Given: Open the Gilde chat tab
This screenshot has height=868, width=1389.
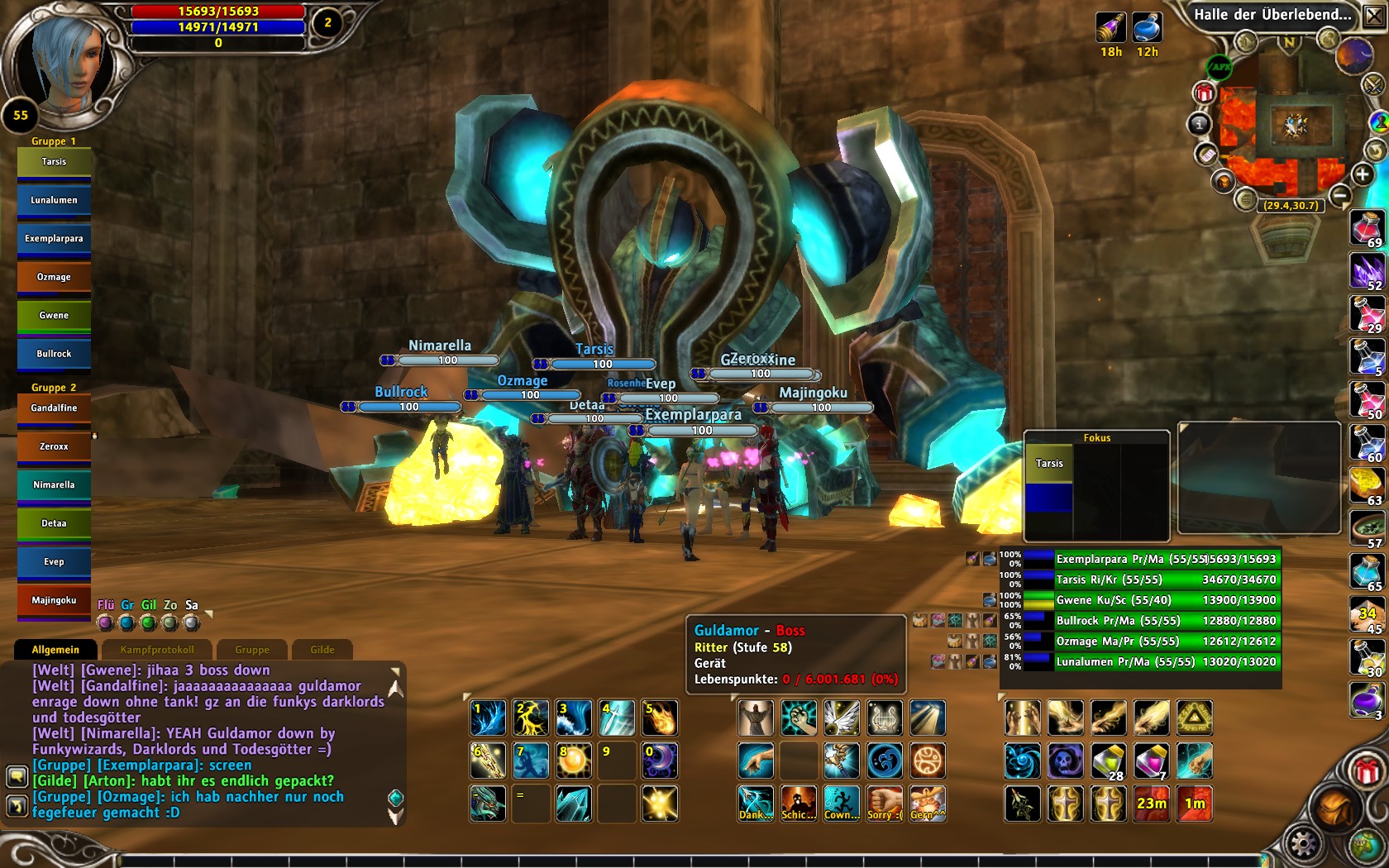Looking at the screenshot, I should tap(322, 650).
